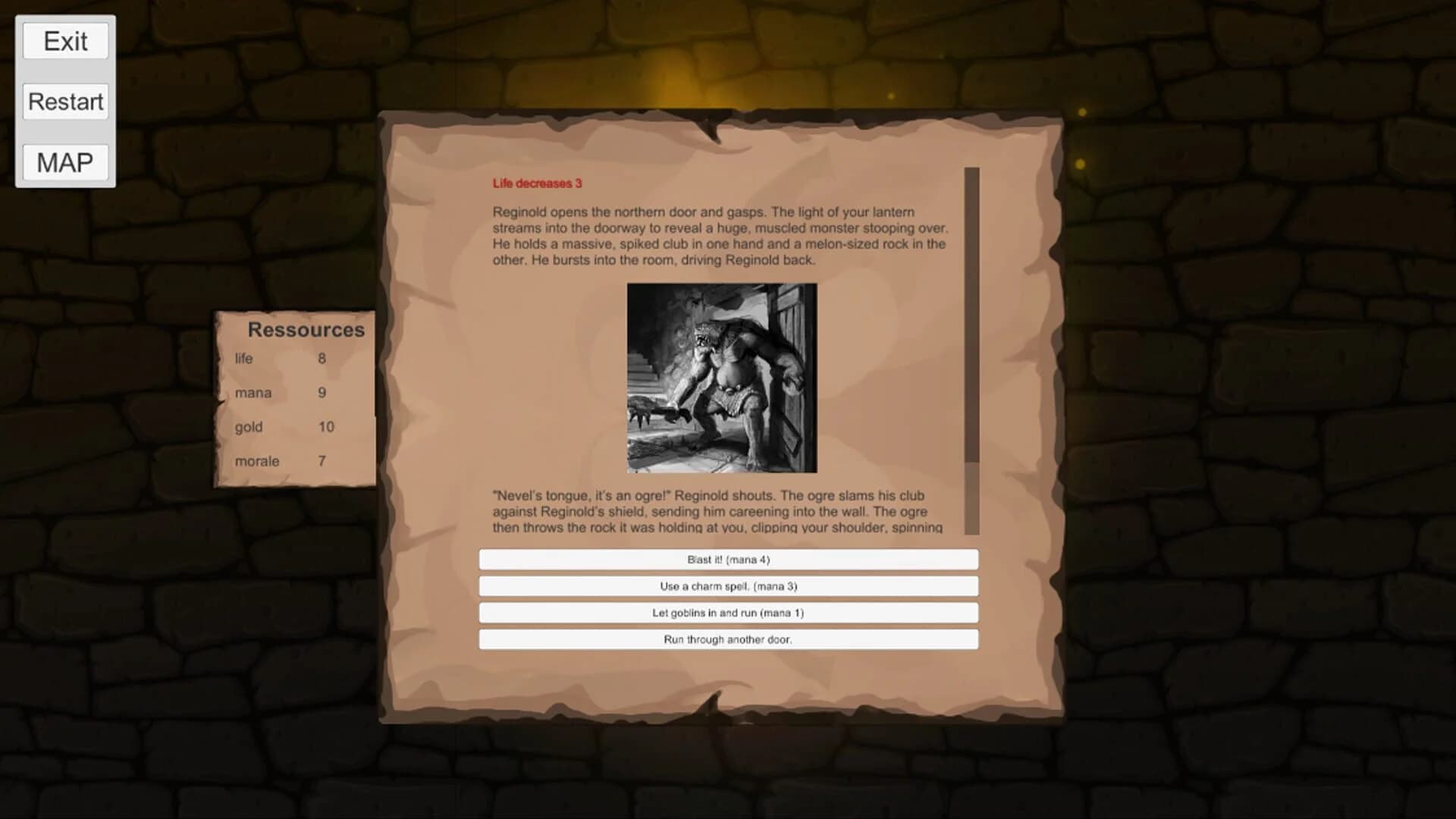1456x819 pixels.
Task: Select the life resource label
Action: tap(243, 359)
